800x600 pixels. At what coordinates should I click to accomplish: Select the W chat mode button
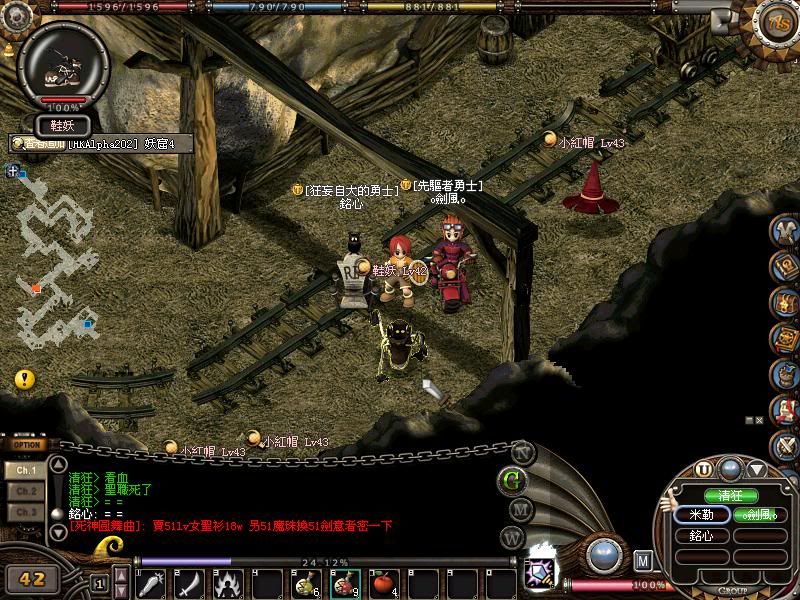pyautogui.click(x=514, y=538)
